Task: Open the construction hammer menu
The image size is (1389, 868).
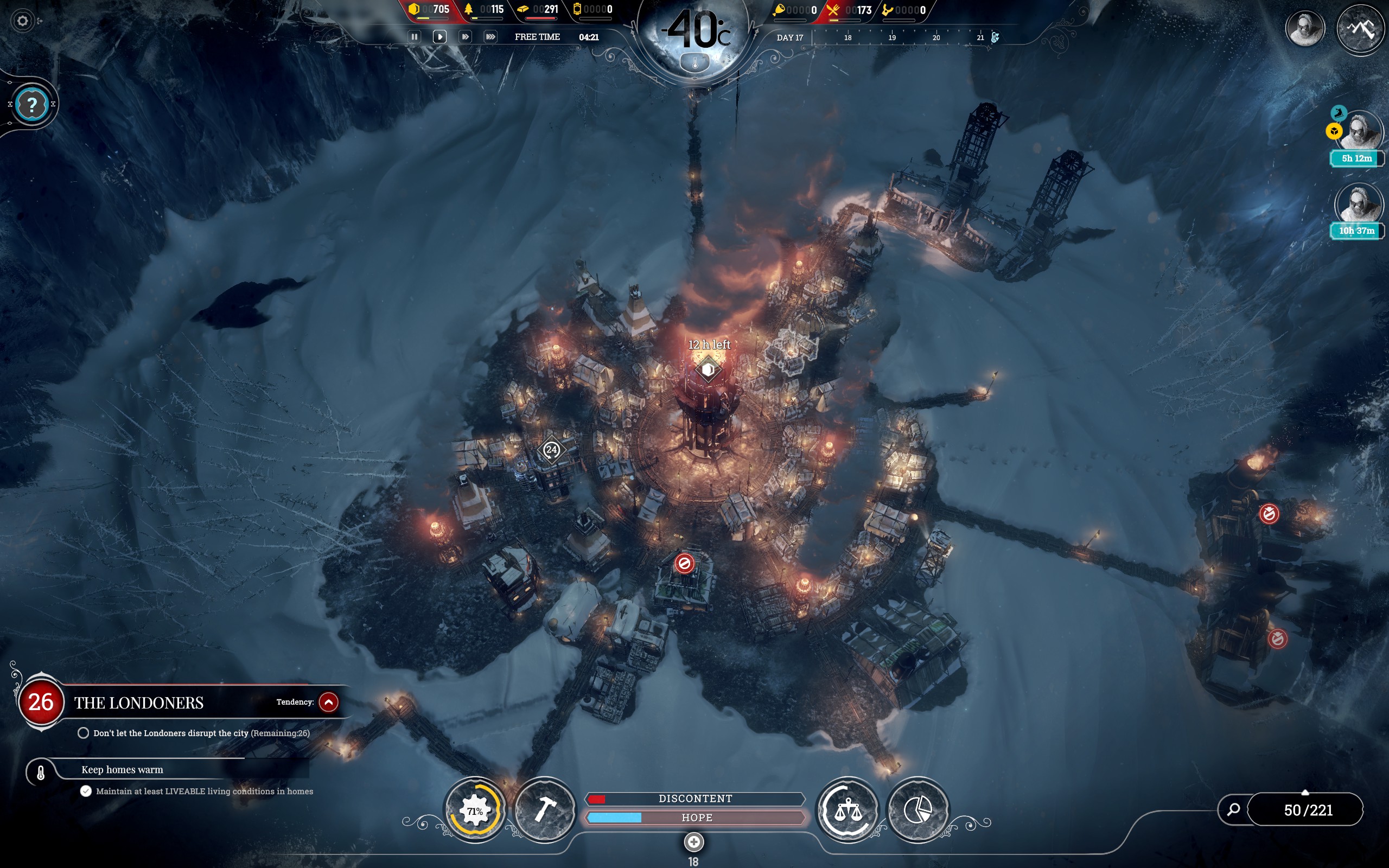Action: coord(545,810)
